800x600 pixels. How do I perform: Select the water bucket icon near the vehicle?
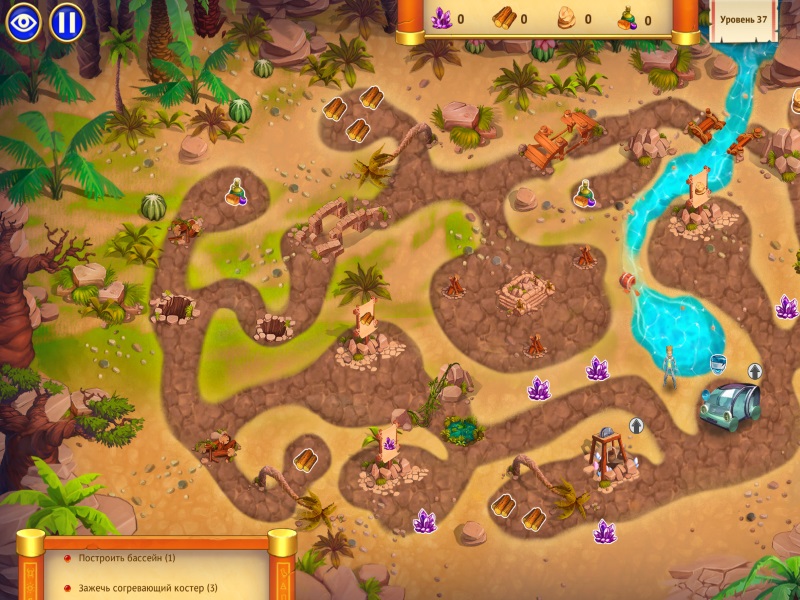[717, 363]
